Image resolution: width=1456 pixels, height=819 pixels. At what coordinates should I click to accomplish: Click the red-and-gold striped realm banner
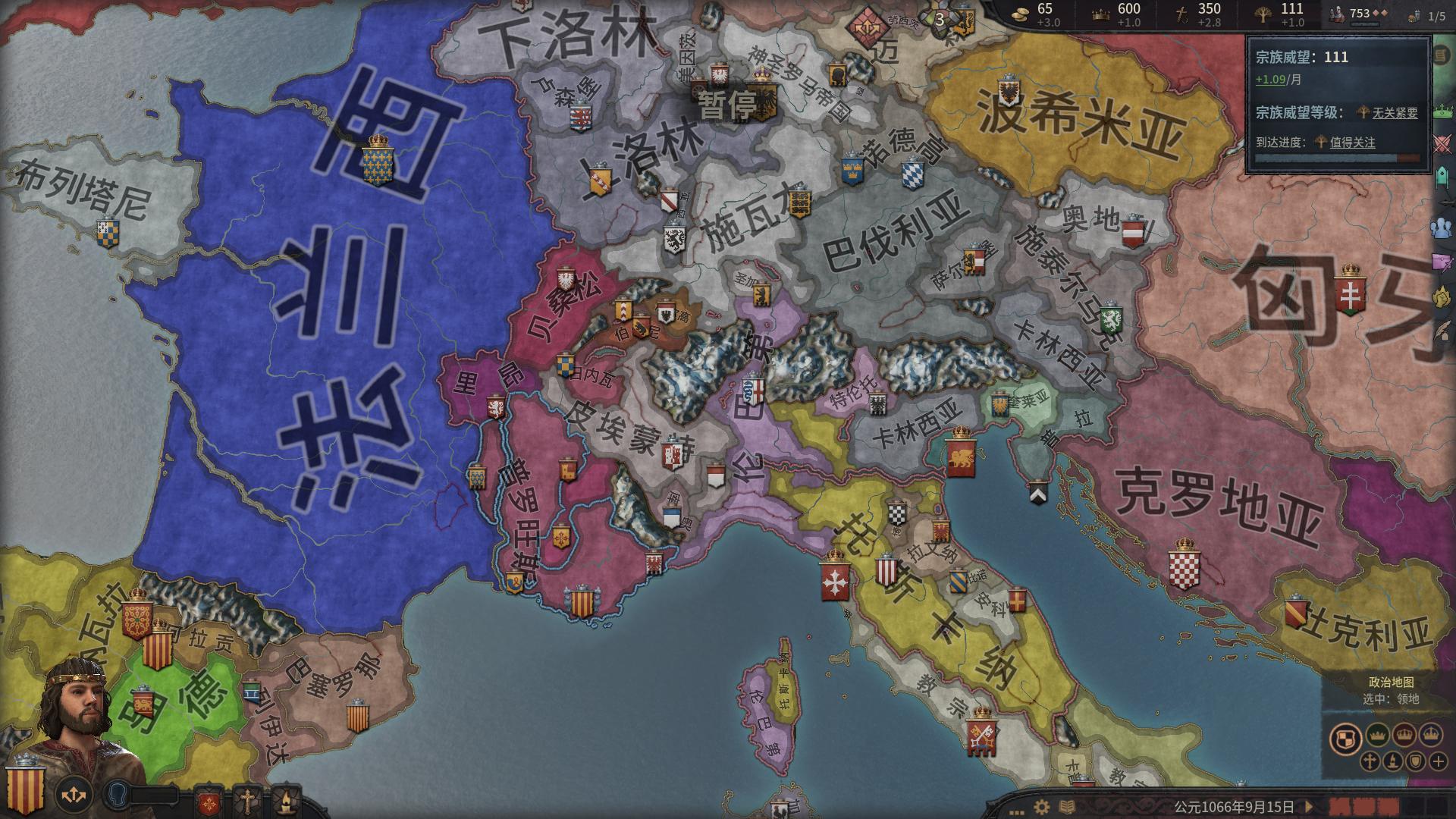pos(26,789)
